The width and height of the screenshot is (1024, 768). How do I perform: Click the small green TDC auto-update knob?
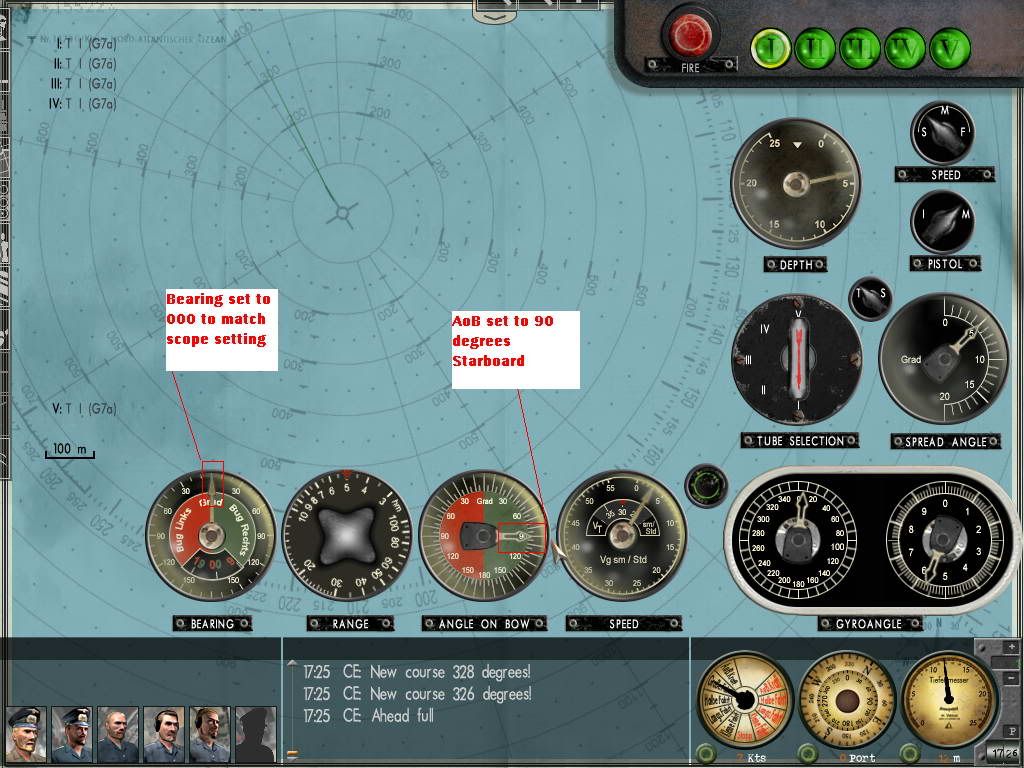(707, 486)
